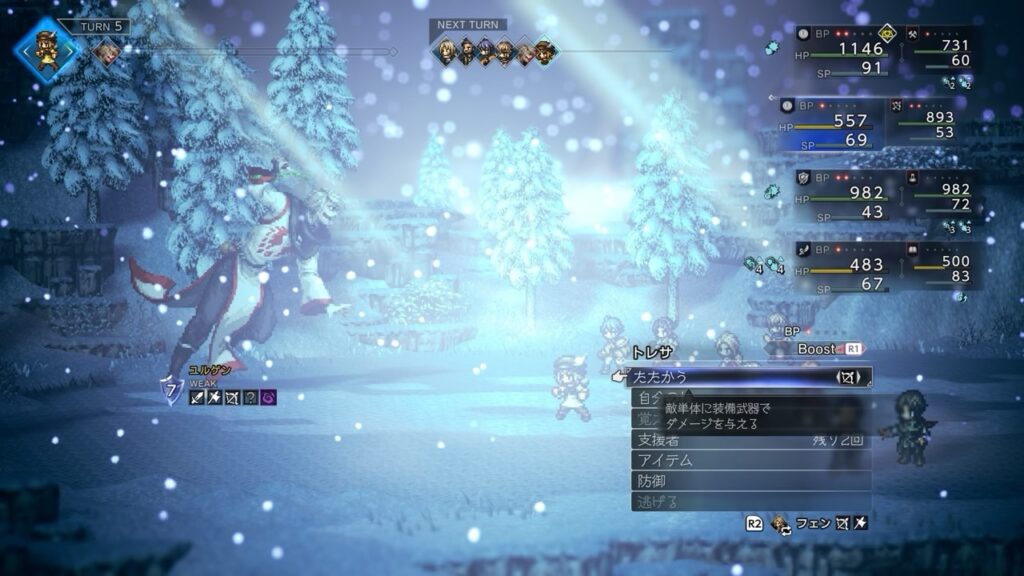This screenshot has height=576, width=1024.
Task: Click the active character portrait beside TURN 5
Action: tap(47, 49)
